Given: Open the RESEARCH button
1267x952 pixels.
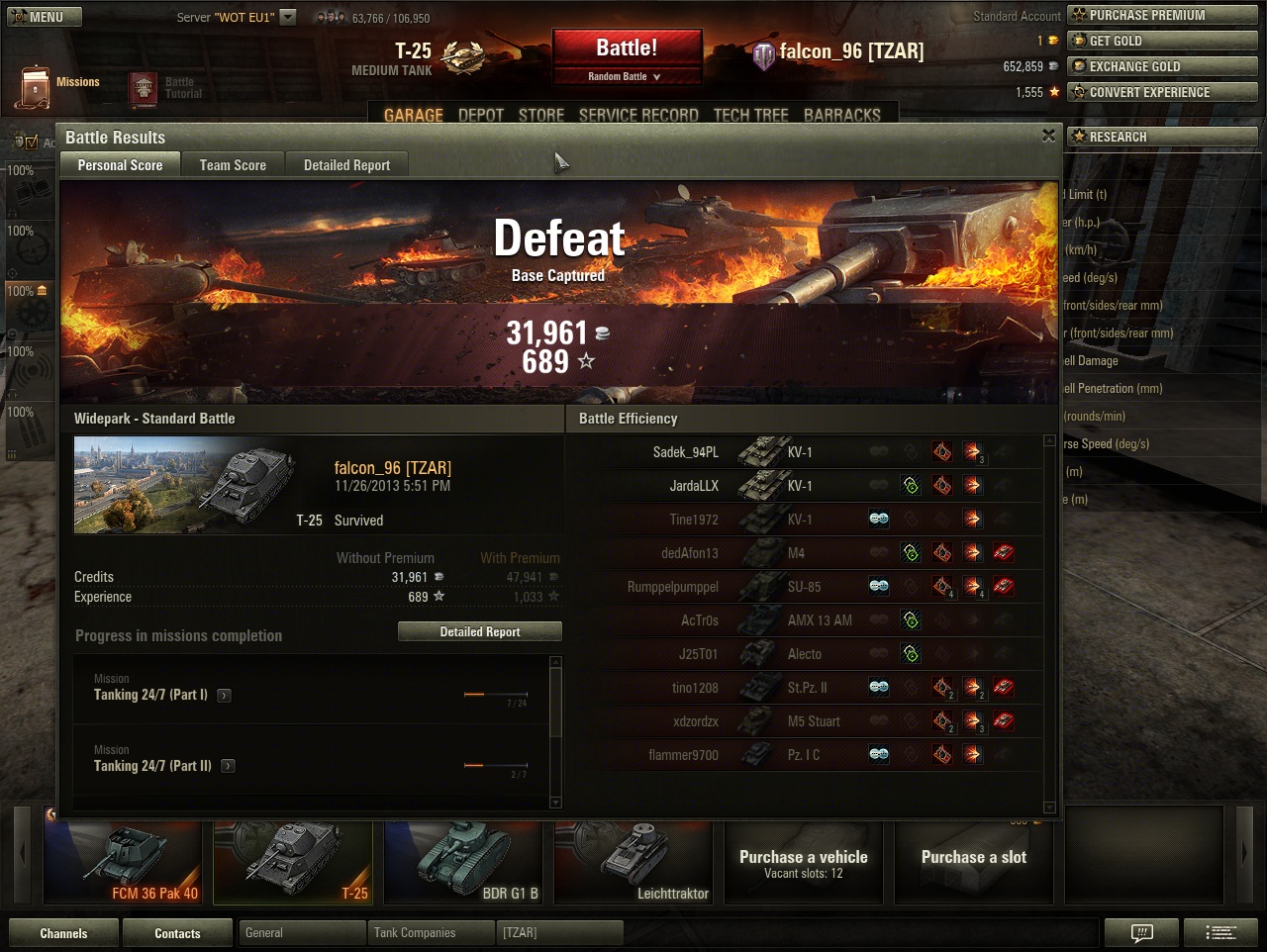Looking at the screenshot, I should 1162,137.
